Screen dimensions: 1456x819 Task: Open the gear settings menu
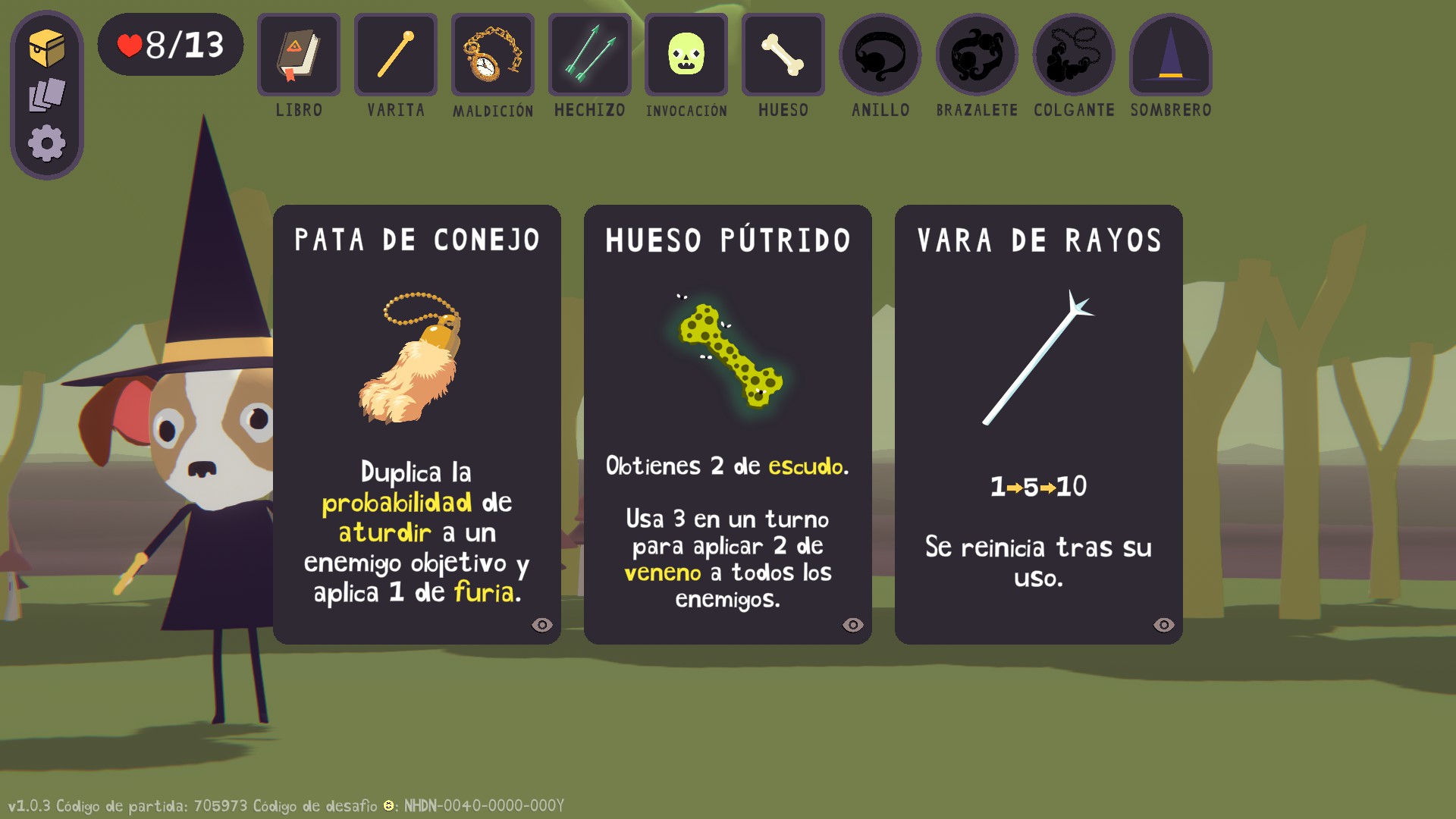47,143
